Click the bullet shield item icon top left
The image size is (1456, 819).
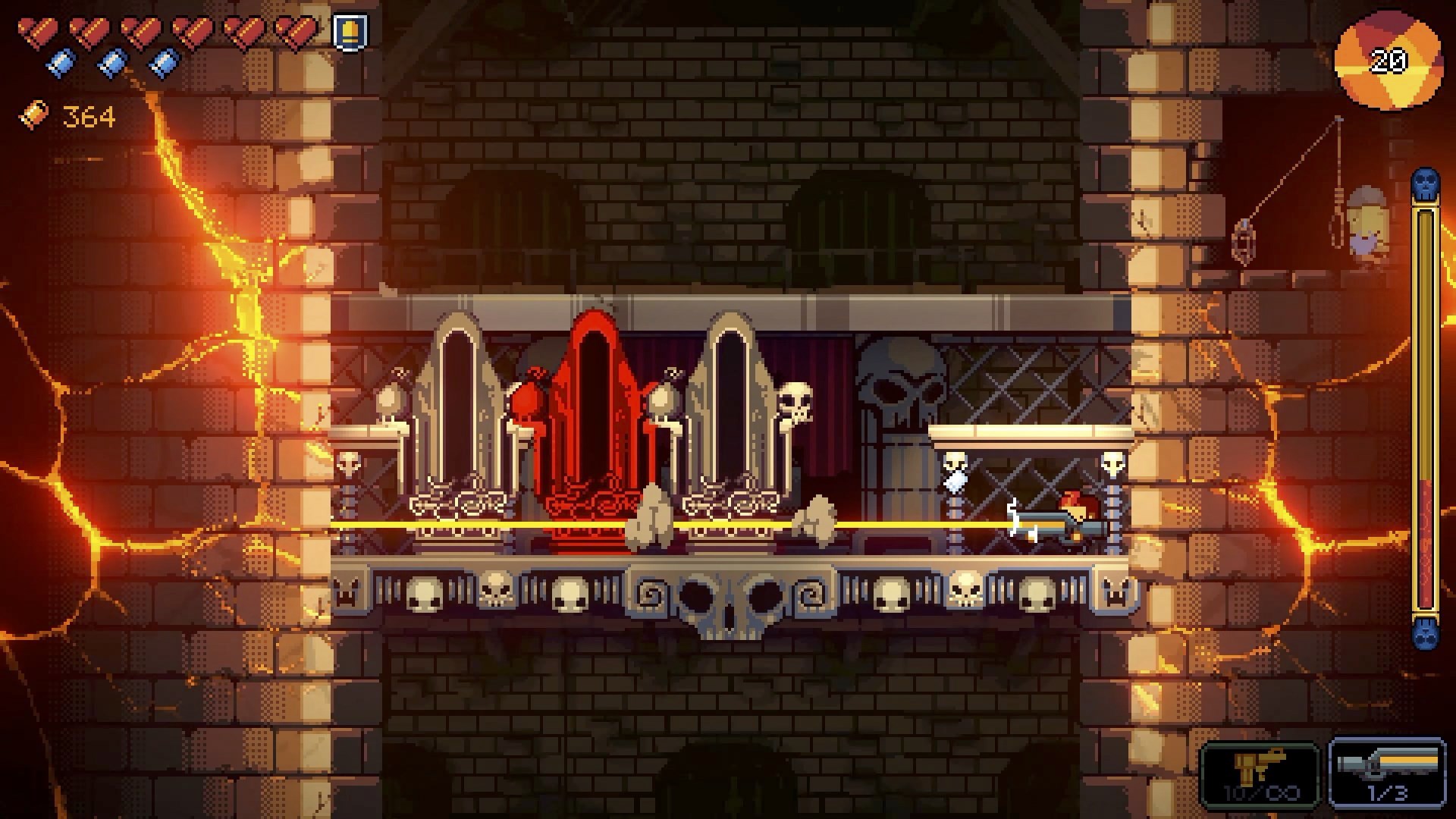(350, 32)
